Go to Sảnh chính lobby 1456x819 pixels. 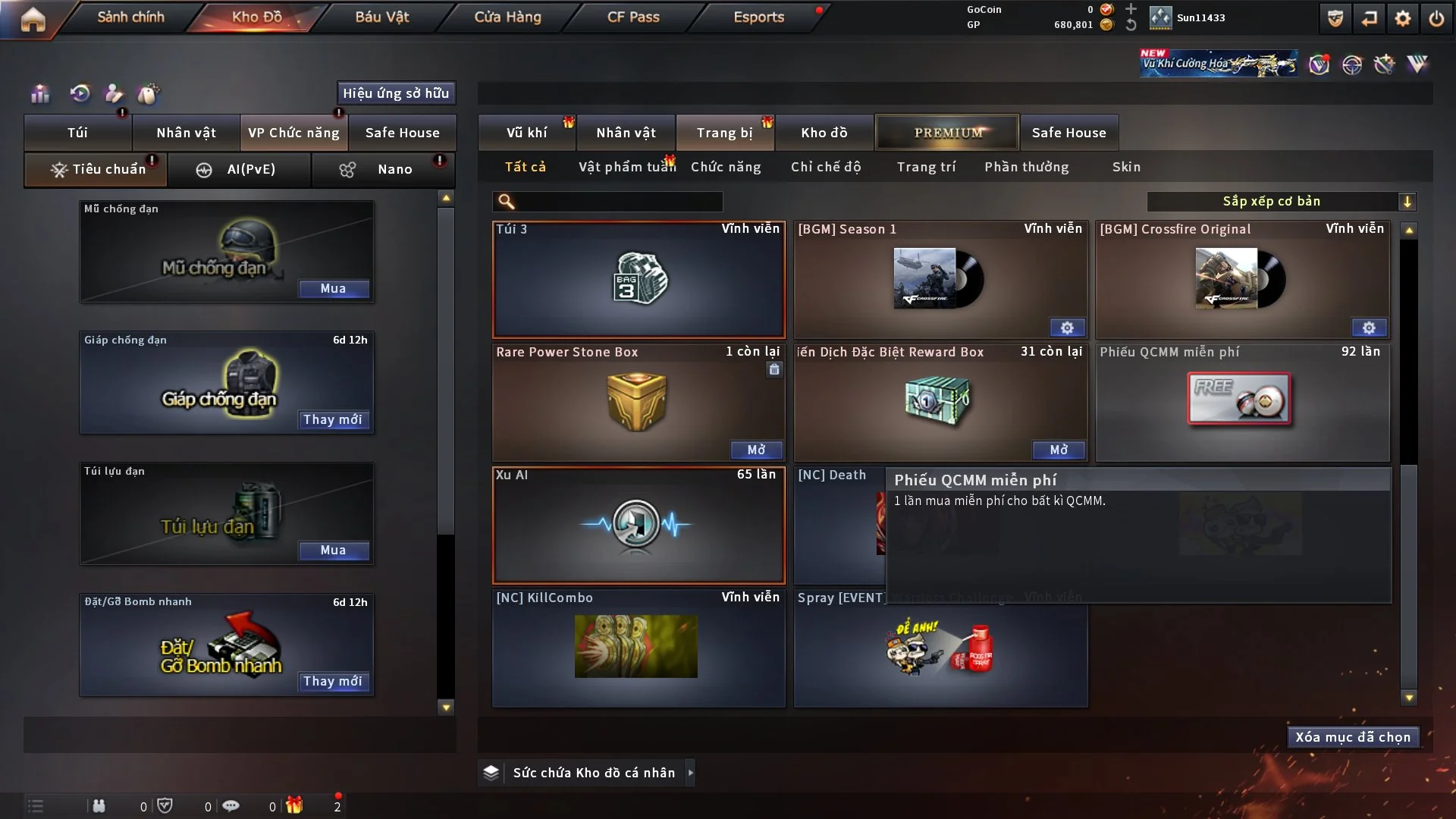[130, 17]
